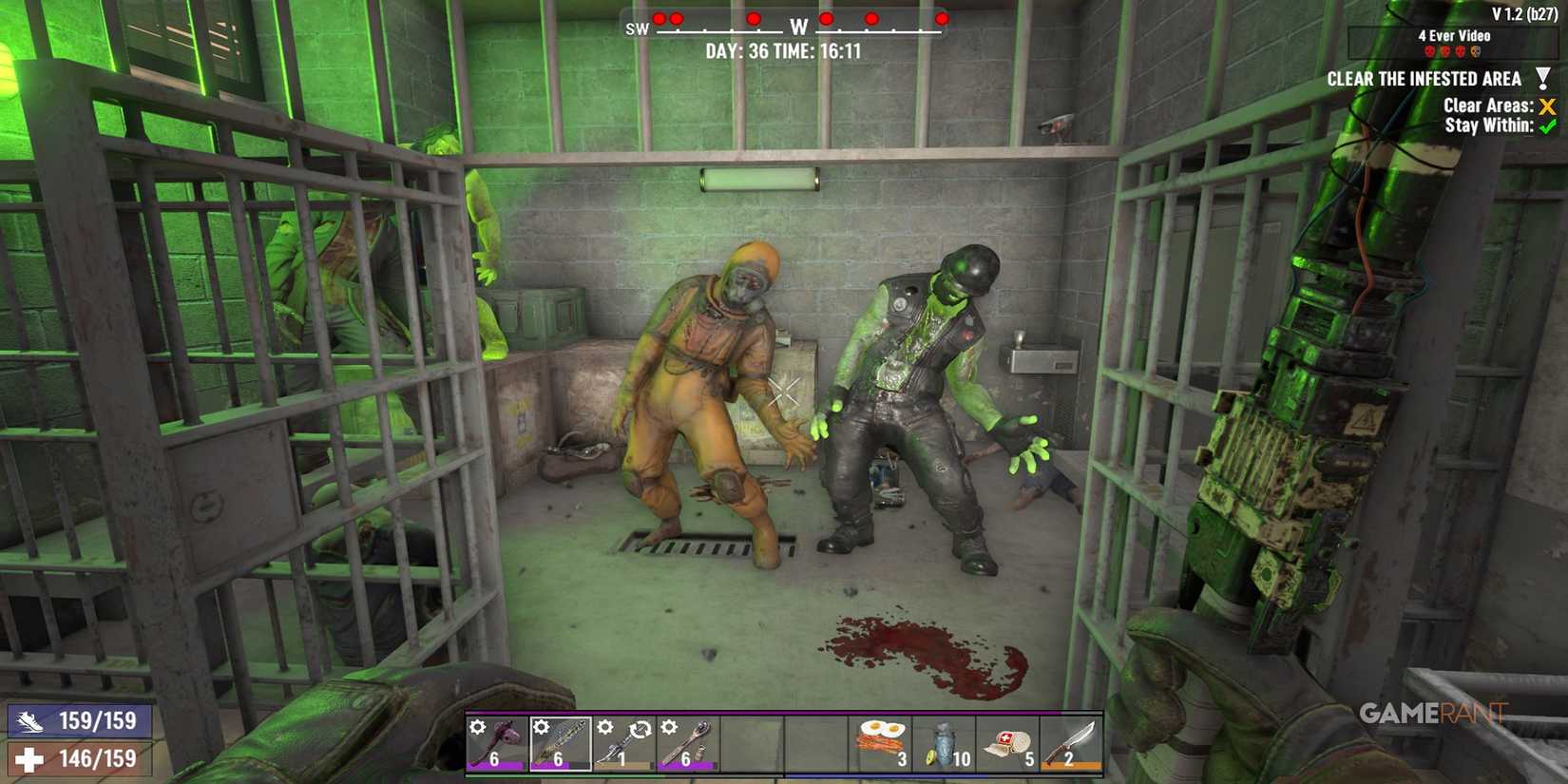Click the repair arrows icon on the spear slot
Screen dimensions: 1568x784
point(640,729)
